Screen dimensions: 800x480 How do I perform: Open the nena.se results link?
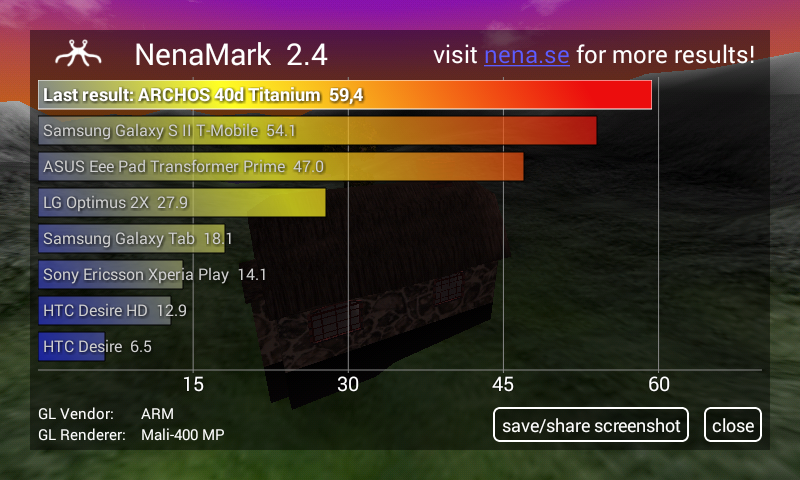[x=526, y=55]
